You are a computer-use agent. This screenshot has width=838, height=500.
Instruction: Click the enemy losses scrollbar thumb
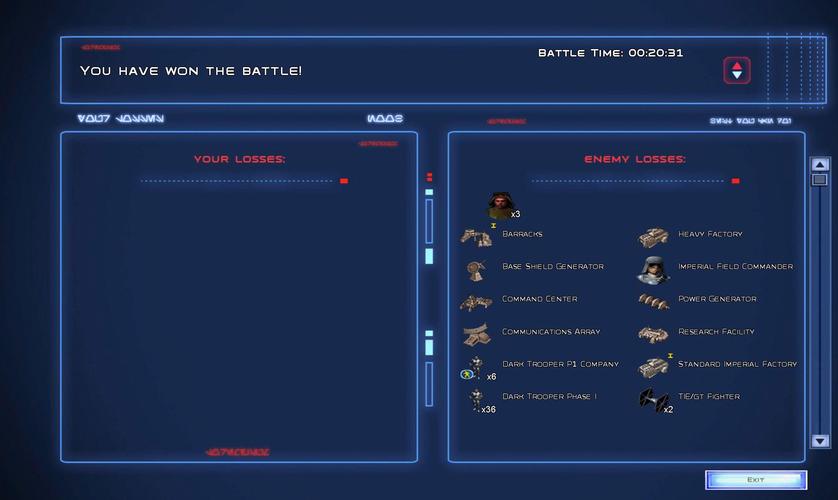pos(820,180)
